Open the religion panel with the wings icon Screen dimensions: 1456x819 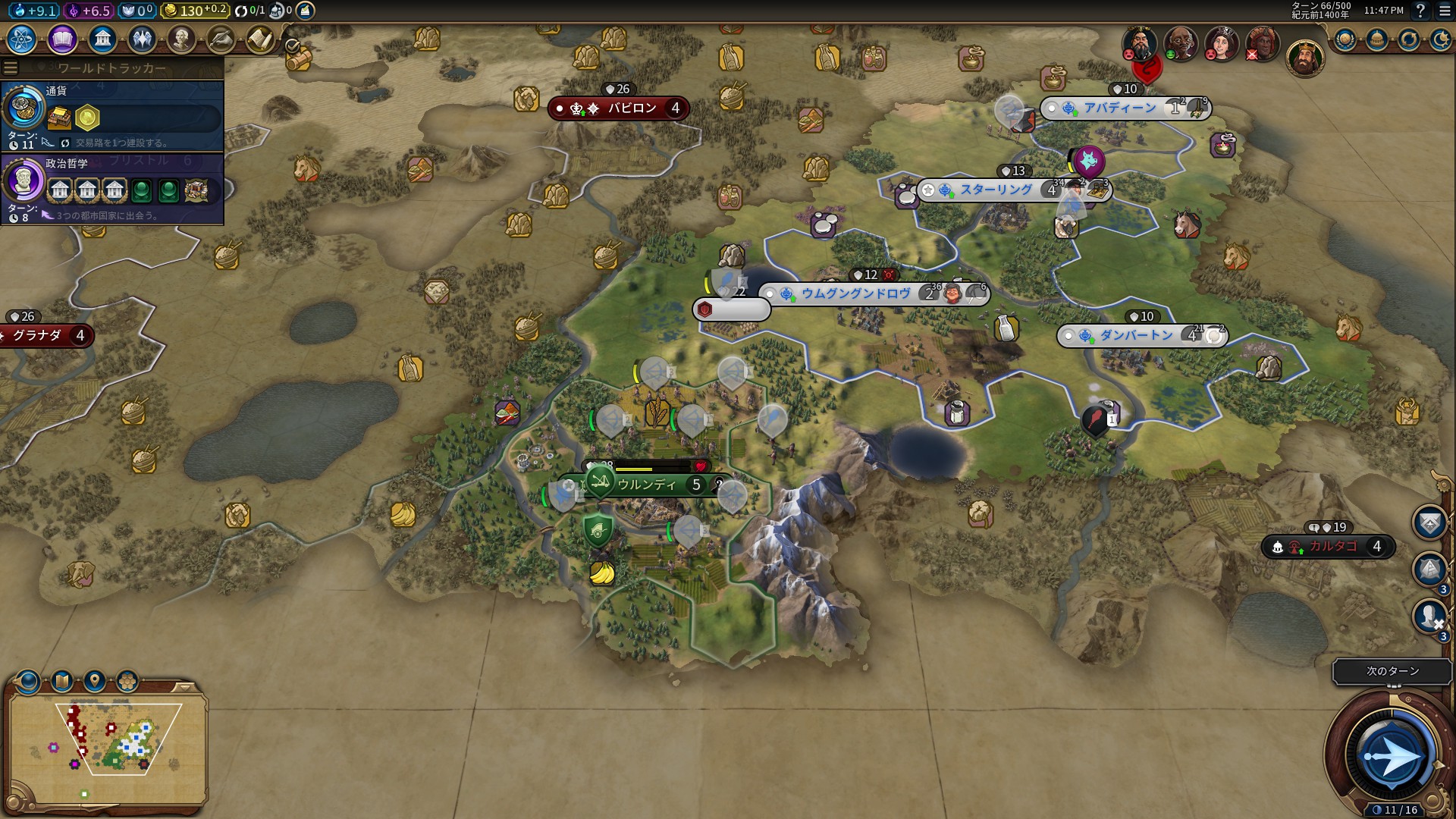(142, 39)
